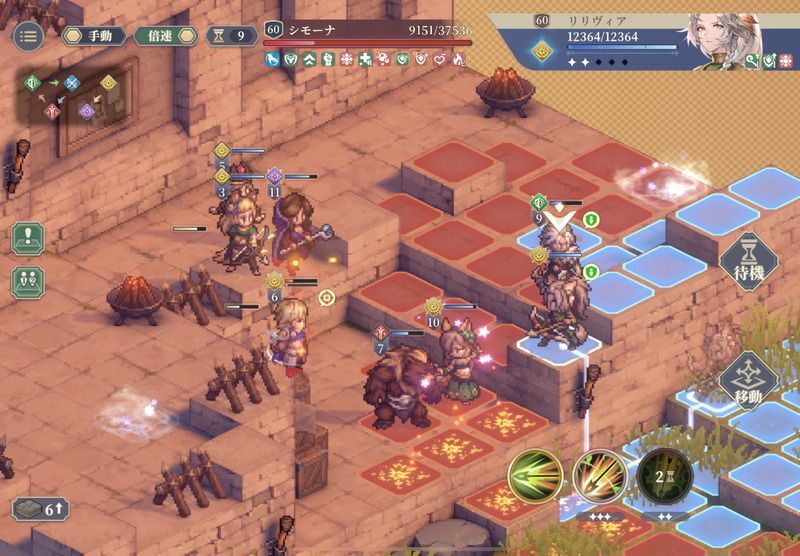800x556 pixels.
Task: Select the skill on 2-turn cooldown
Action: click(664, 473)
